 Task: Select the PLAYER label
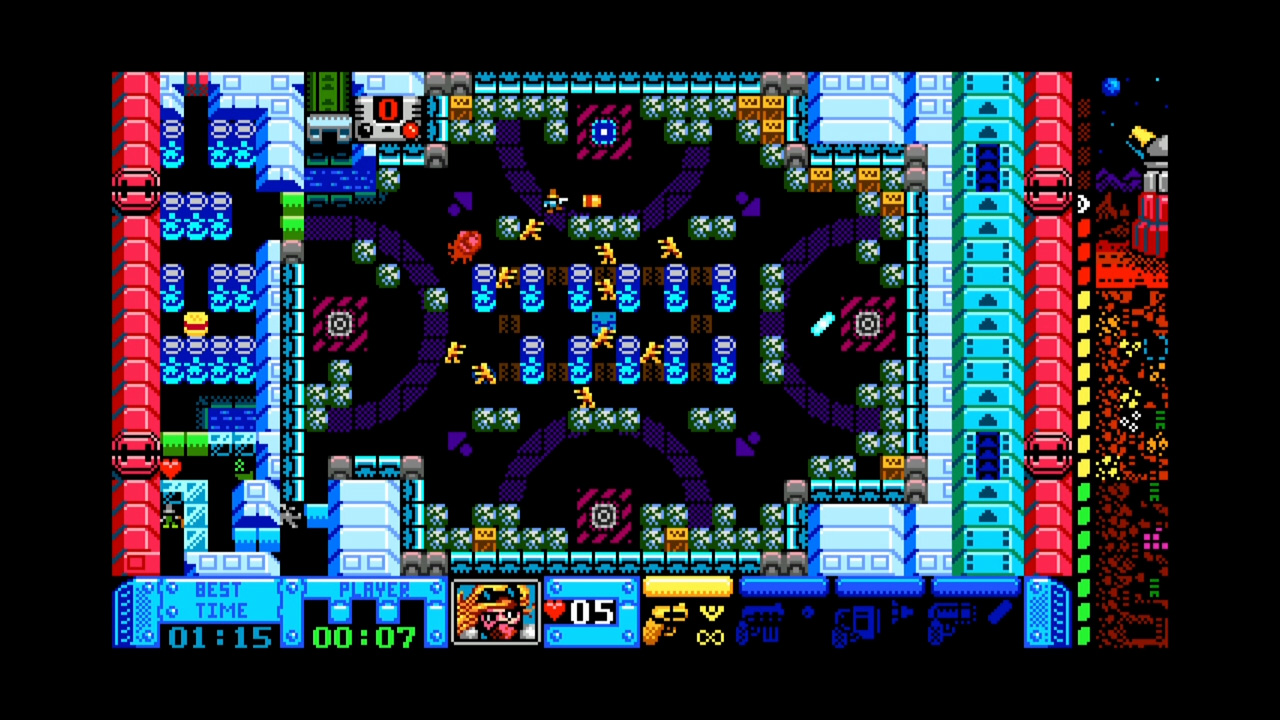coord(376,590)
